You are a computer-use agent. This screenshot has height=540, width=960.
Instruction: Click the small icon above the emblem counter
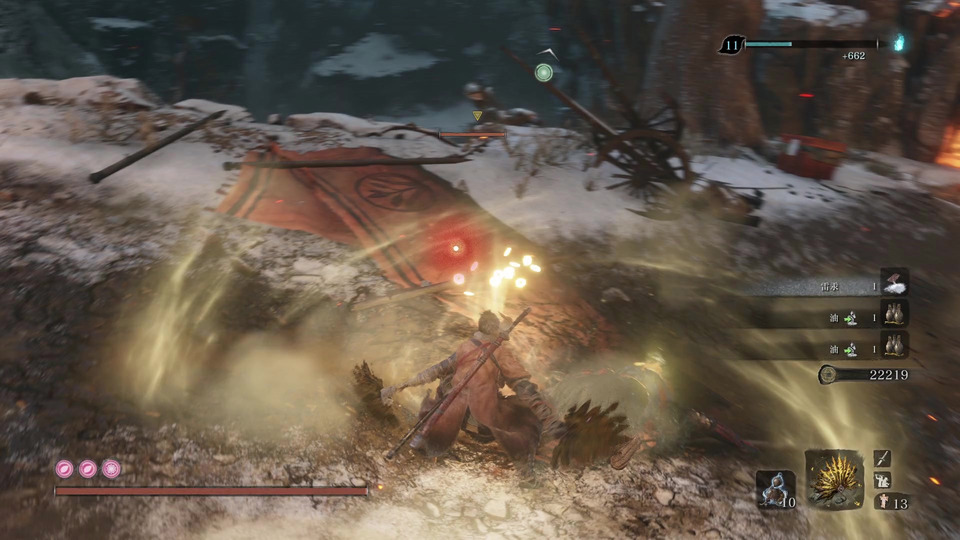tap(882, 480)
